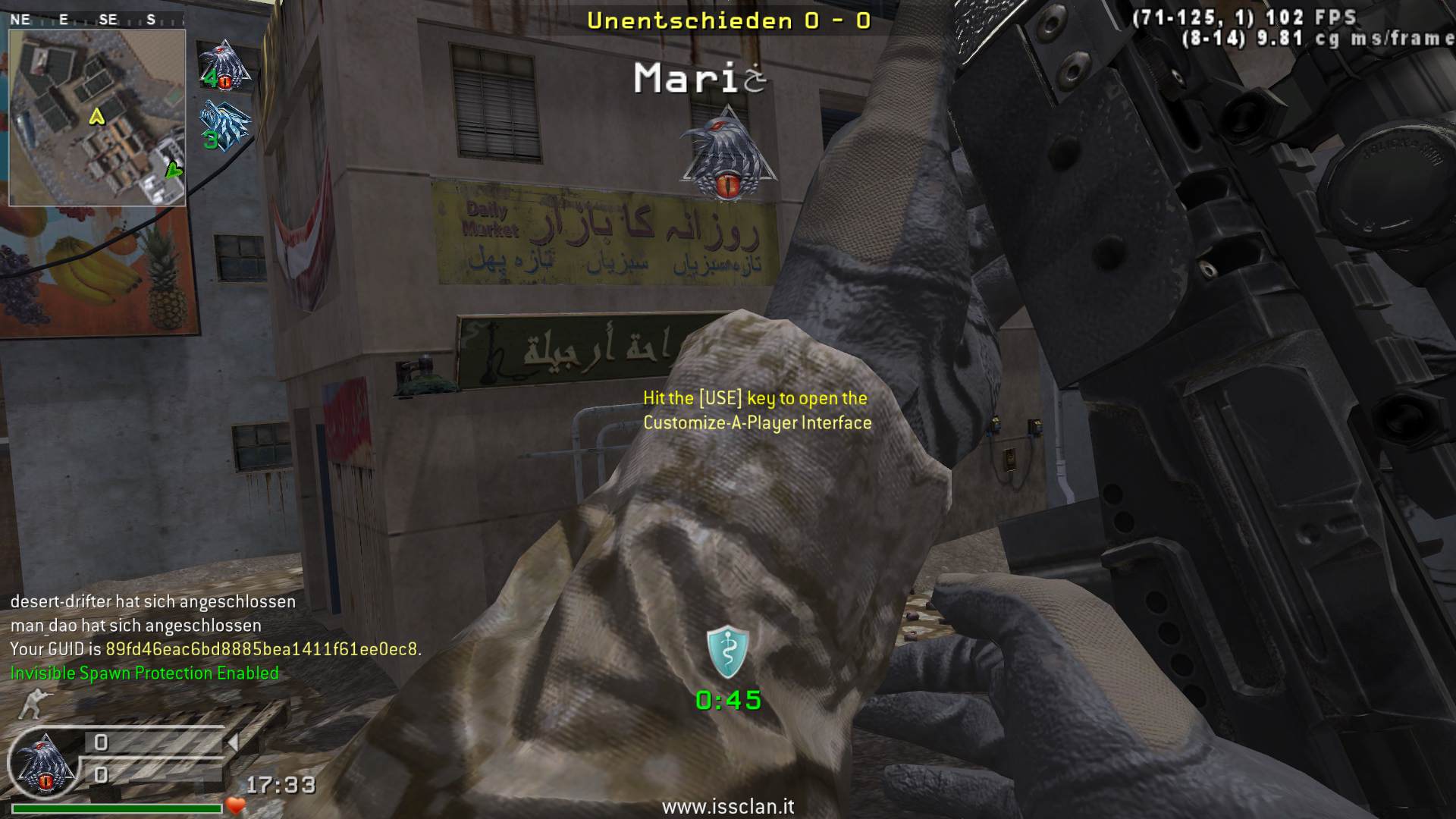Click the minimap showing the market layout

point(97,118)
